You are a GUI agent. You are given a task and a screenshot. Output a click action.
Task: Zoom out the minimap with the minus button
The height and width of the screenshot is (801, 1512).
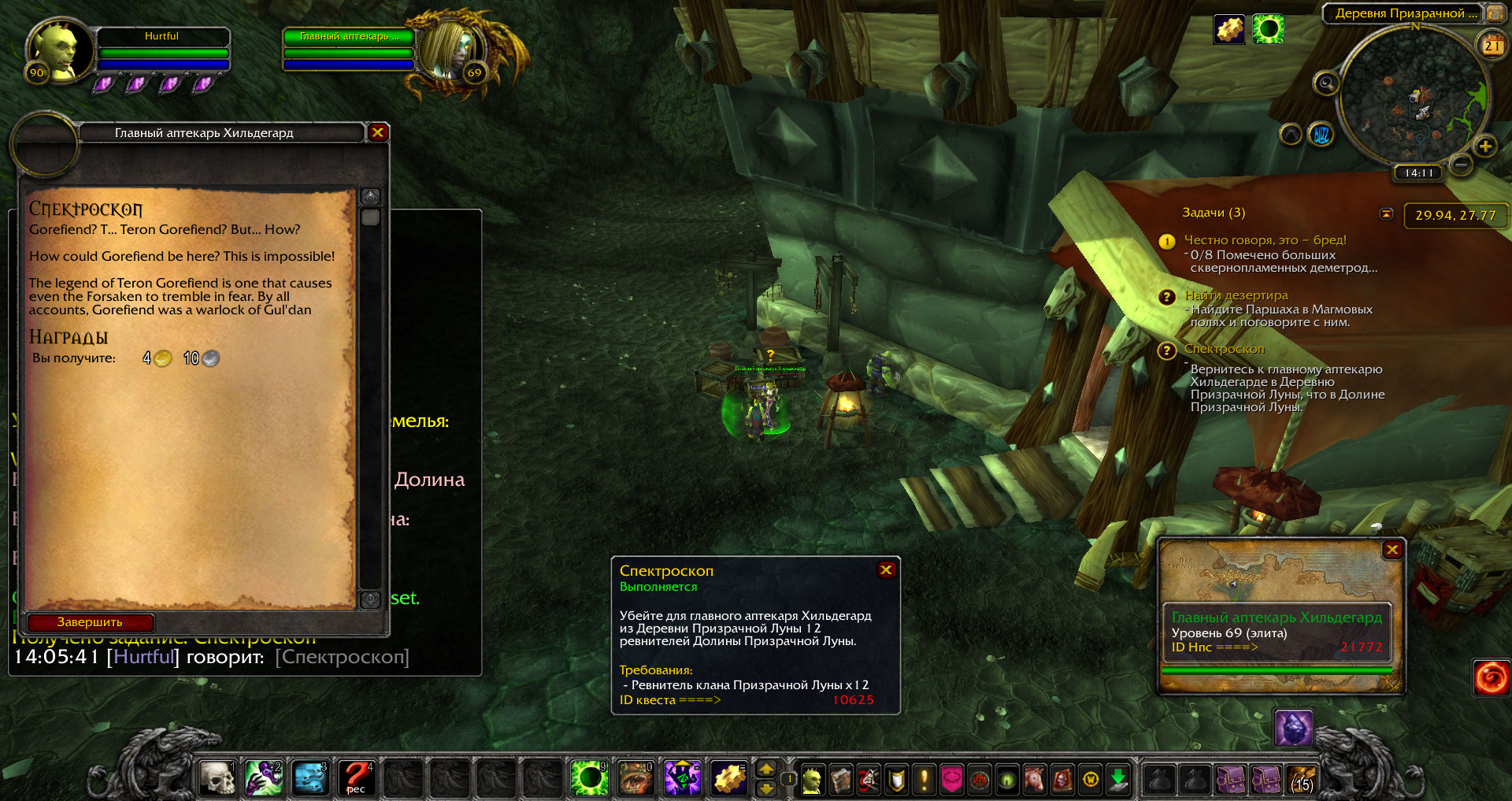(x=1461, y=165)
